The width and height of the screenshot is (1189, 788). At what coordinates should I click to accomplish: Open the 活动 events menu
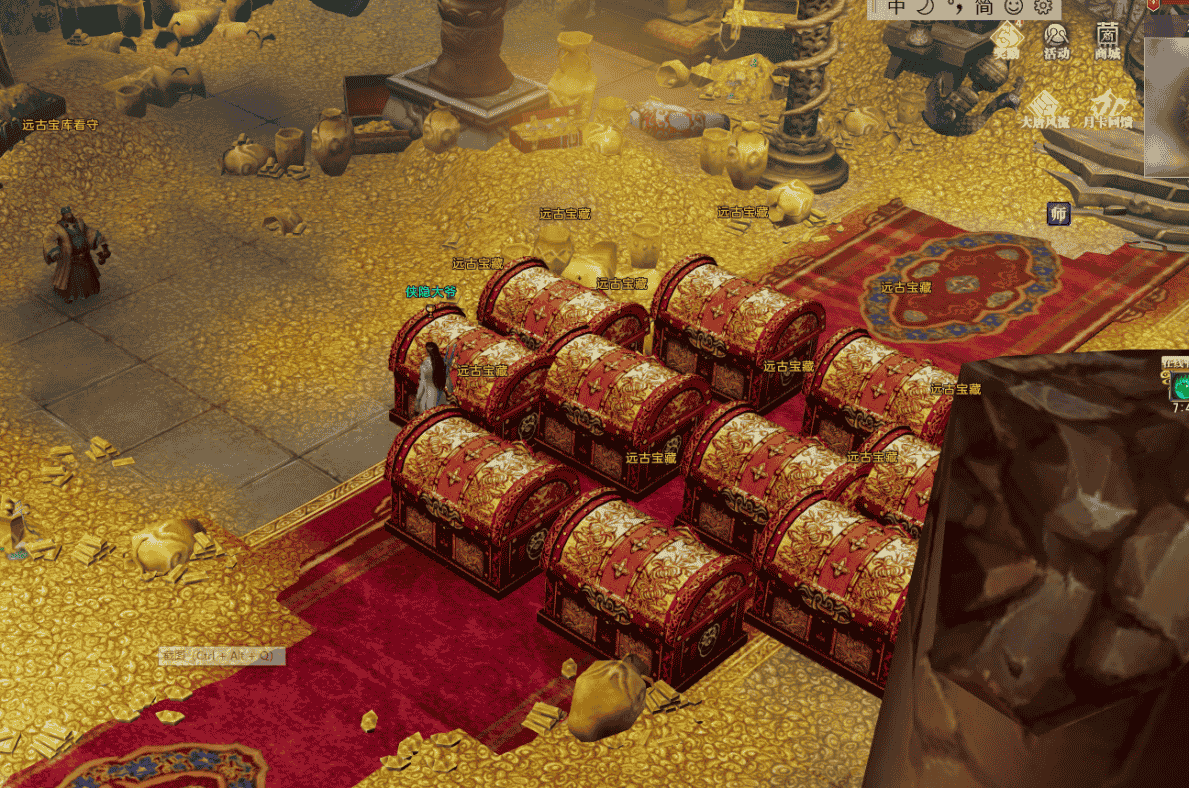(1056, 40)
